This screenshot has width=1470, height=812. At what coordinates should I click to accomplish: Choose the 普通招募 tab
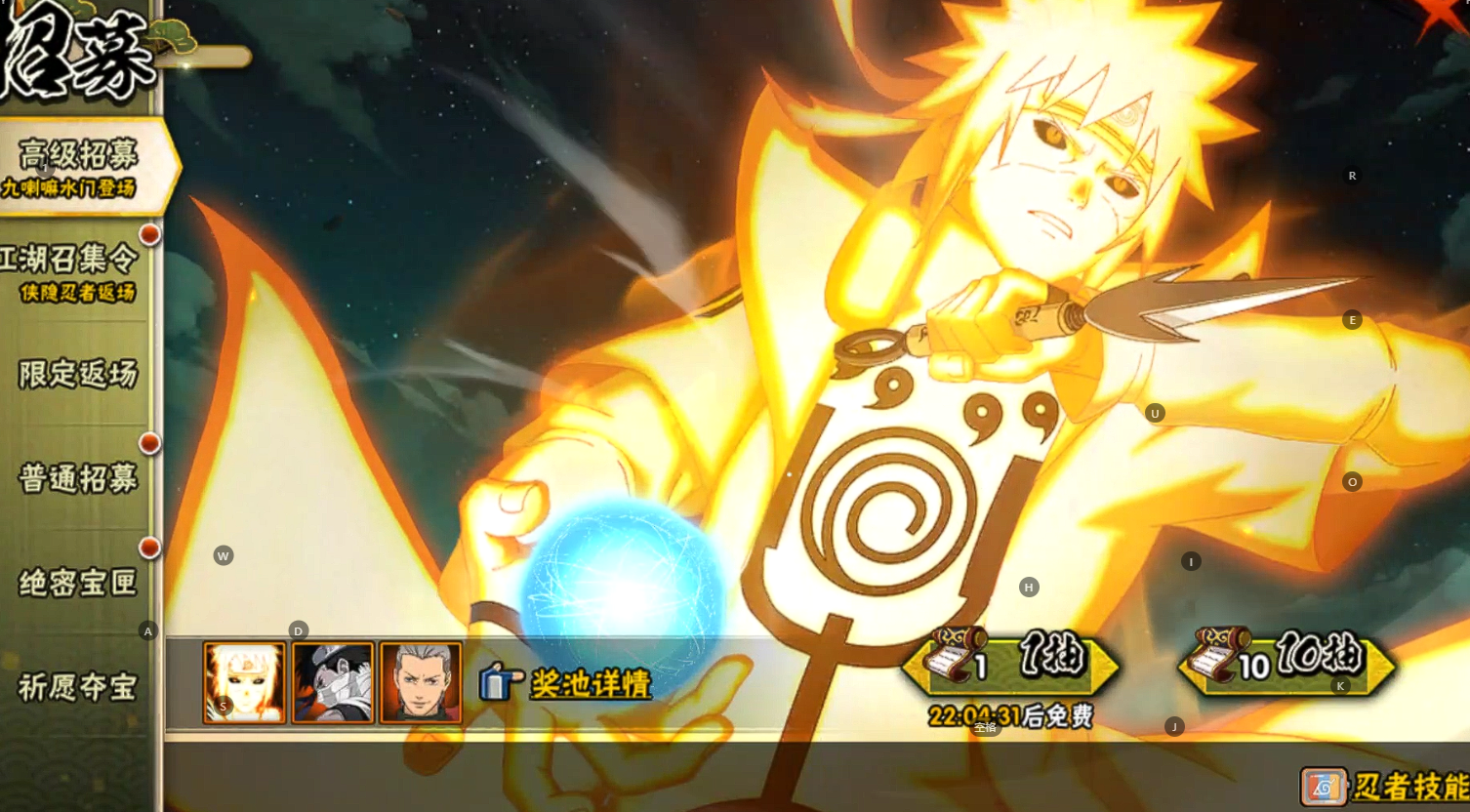tap(77, 479)
